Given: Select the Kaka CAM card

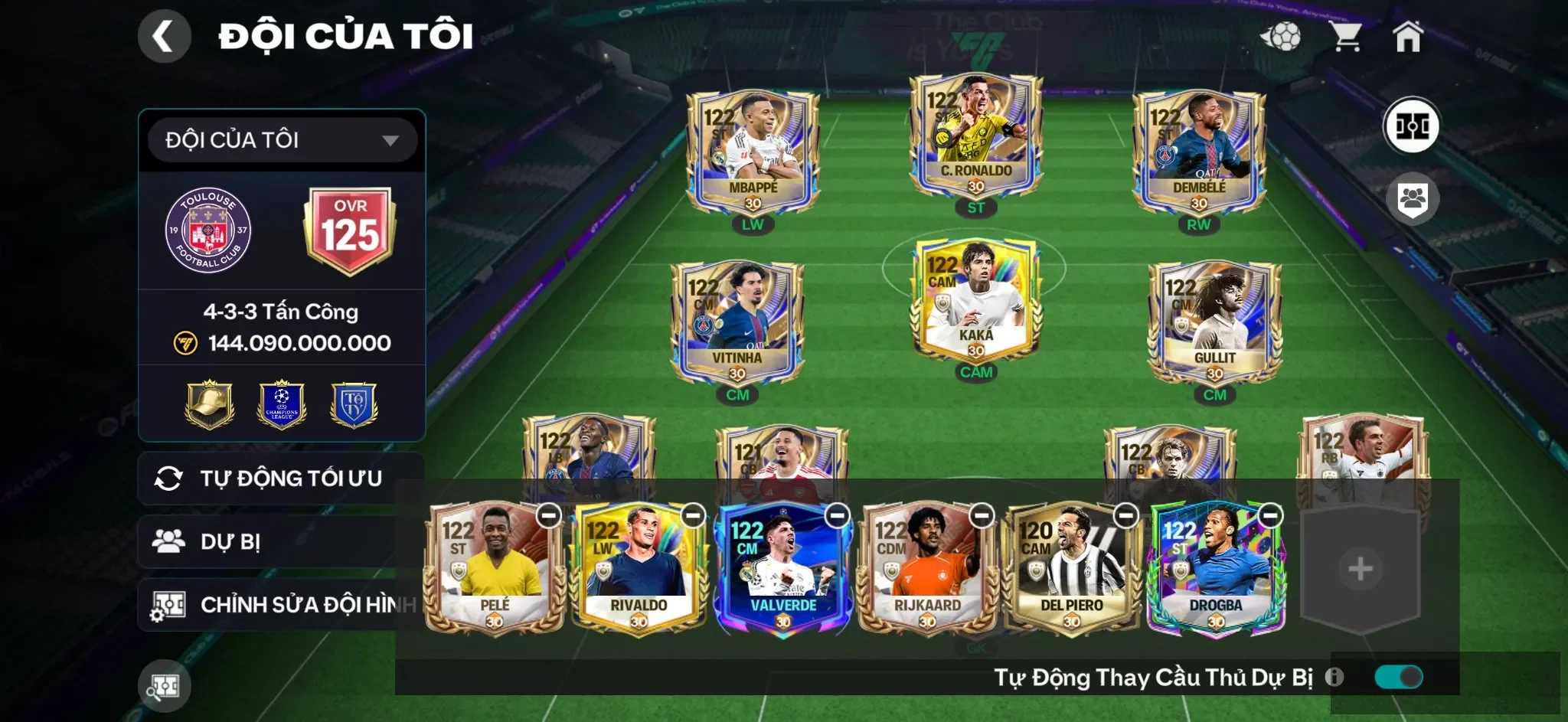Looking at the screenshot, I should pyautogui.click(x=975, y=302).
